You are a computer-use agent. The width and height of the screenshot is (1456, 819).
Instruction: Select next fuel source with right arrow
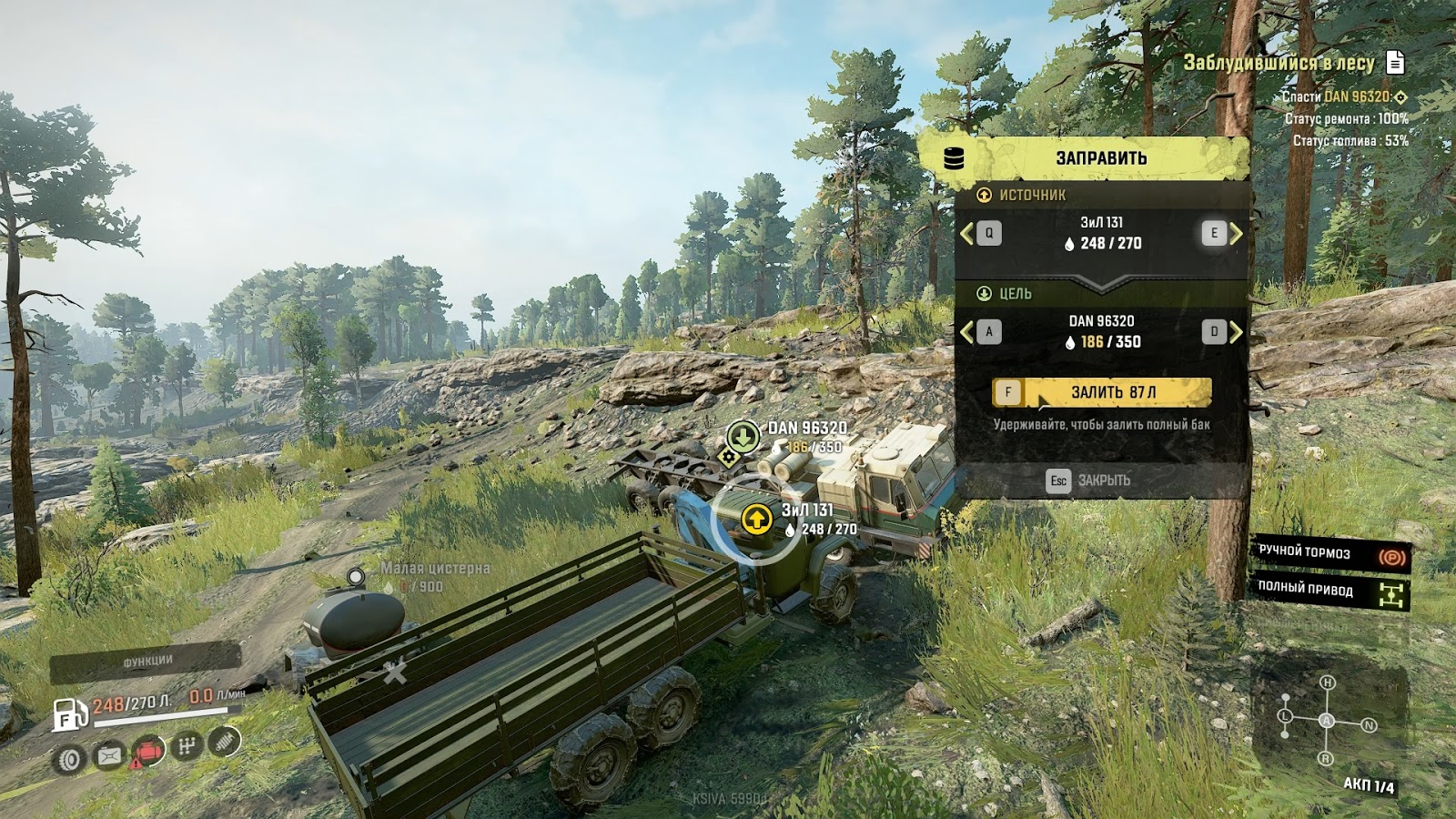pos(1236,234)
